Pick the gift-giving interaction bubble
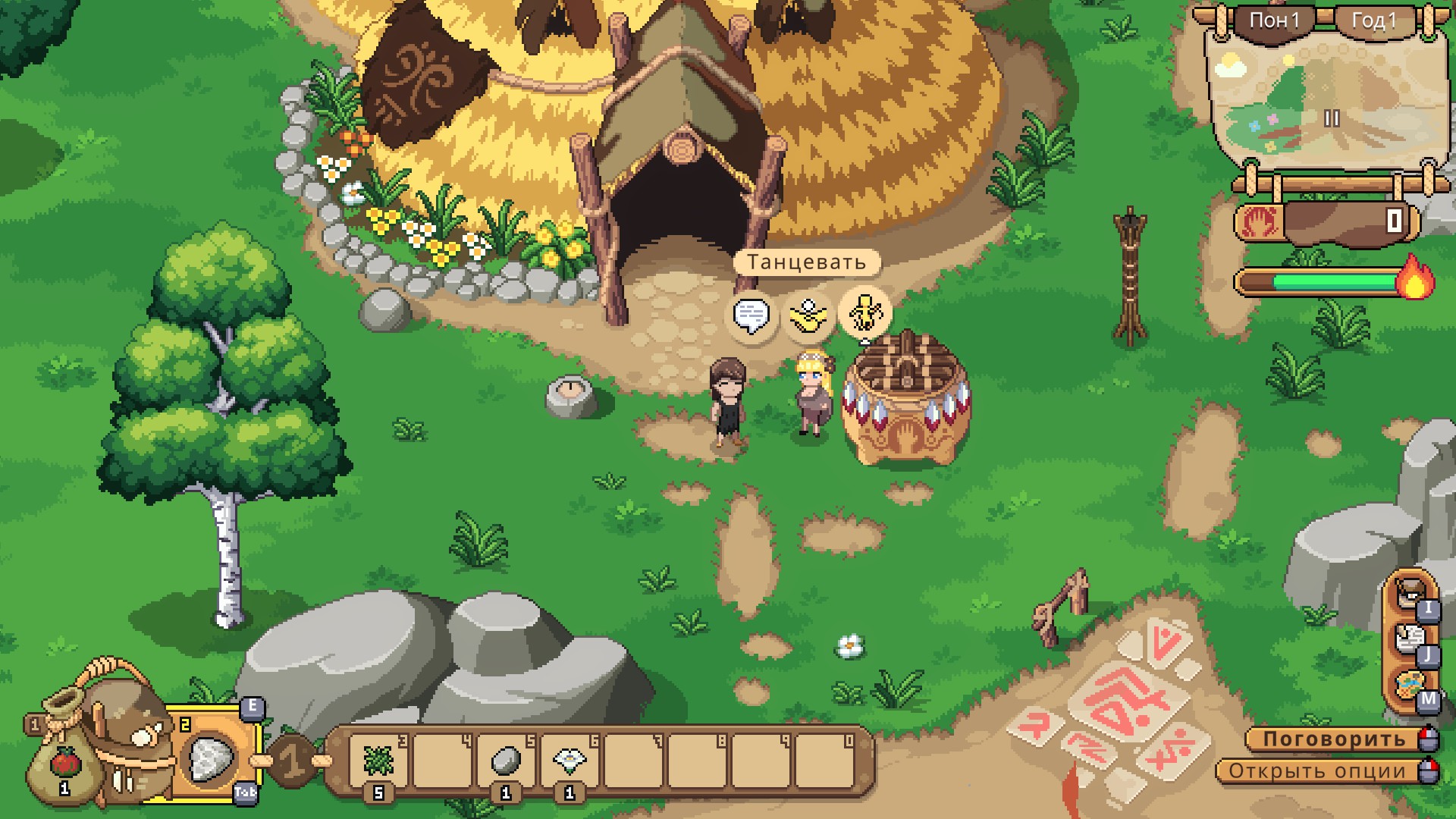The width and height of the screenshot is (1456, 819). pos(808,315)
